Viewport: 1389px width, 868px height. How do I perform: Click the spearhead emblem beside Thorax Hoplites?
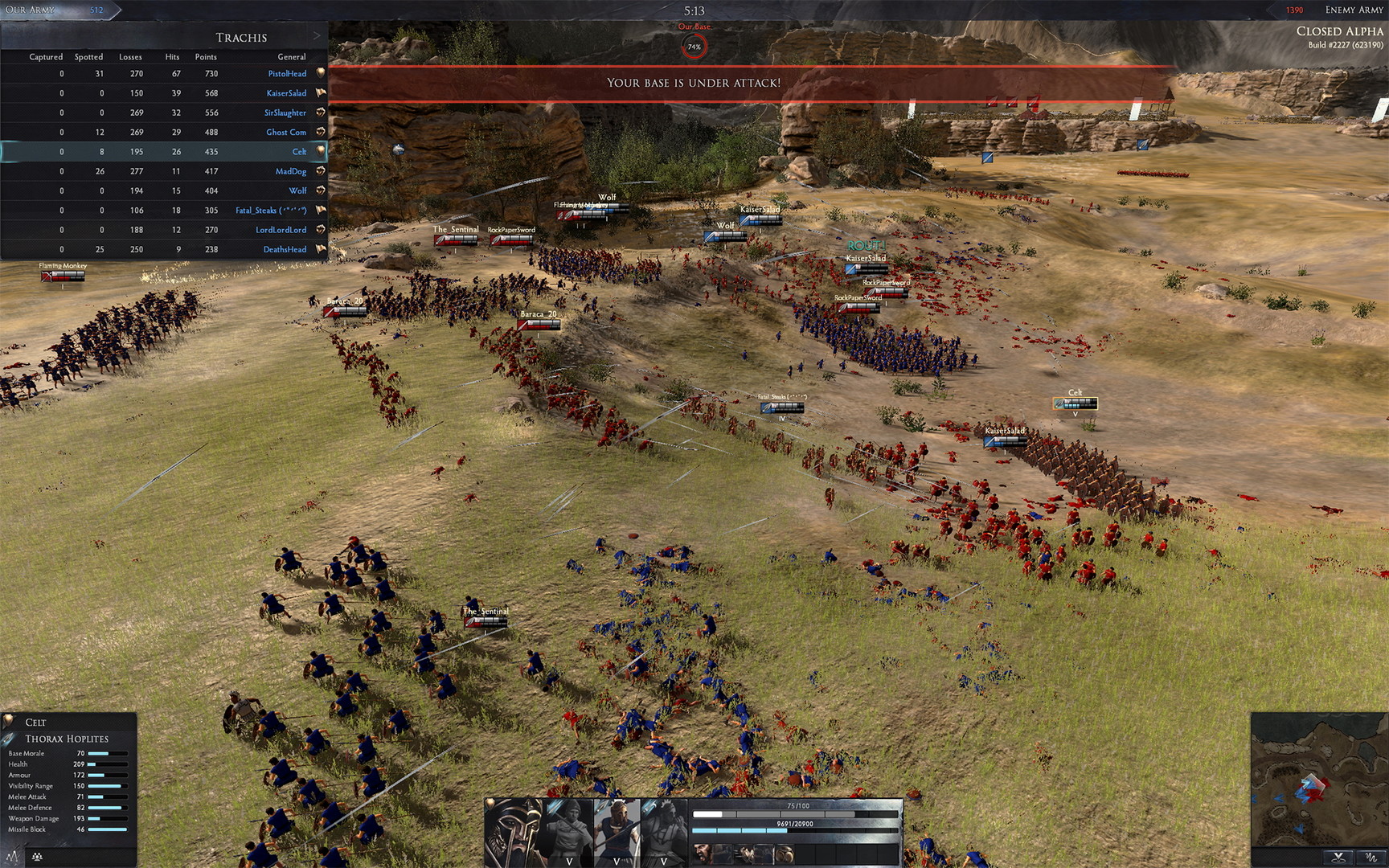point(9,739)
